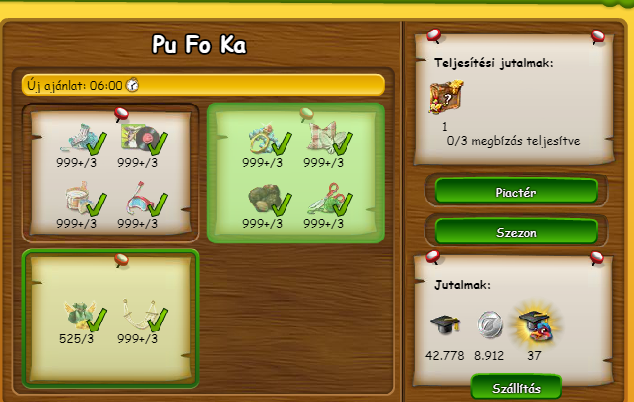Select the highlighted green order note
This screenshot has height=402, width=634.
296,172
